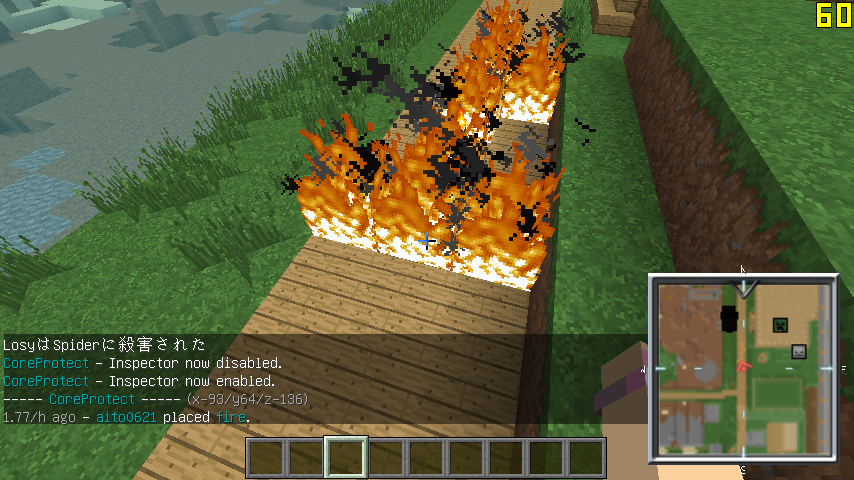Select the creeper marker on the minimap
This screenshot has width=854, height=480.
[779, 325]
